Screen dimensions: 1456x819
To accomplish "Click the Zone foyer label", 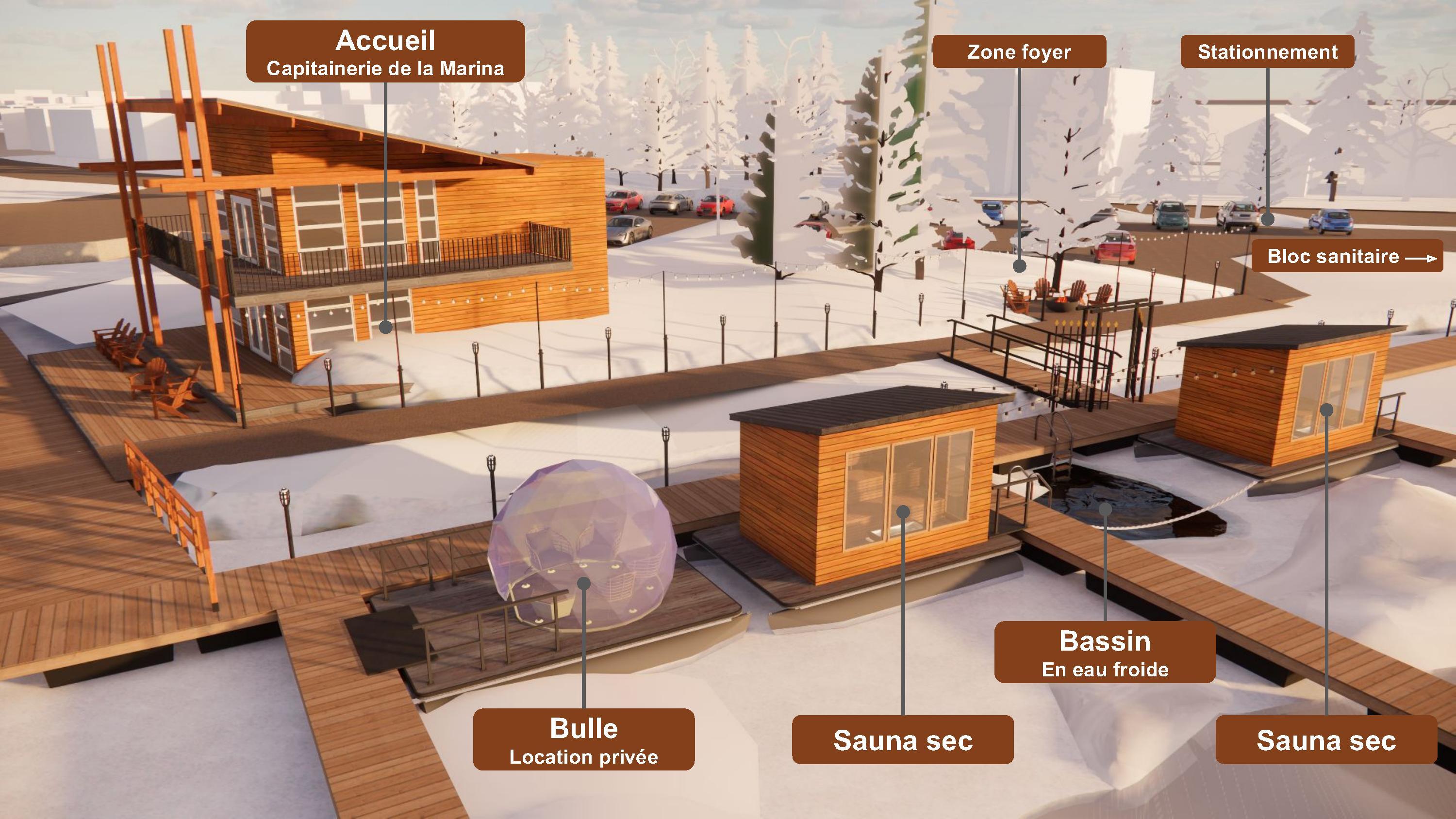I will pos(1019,52).
